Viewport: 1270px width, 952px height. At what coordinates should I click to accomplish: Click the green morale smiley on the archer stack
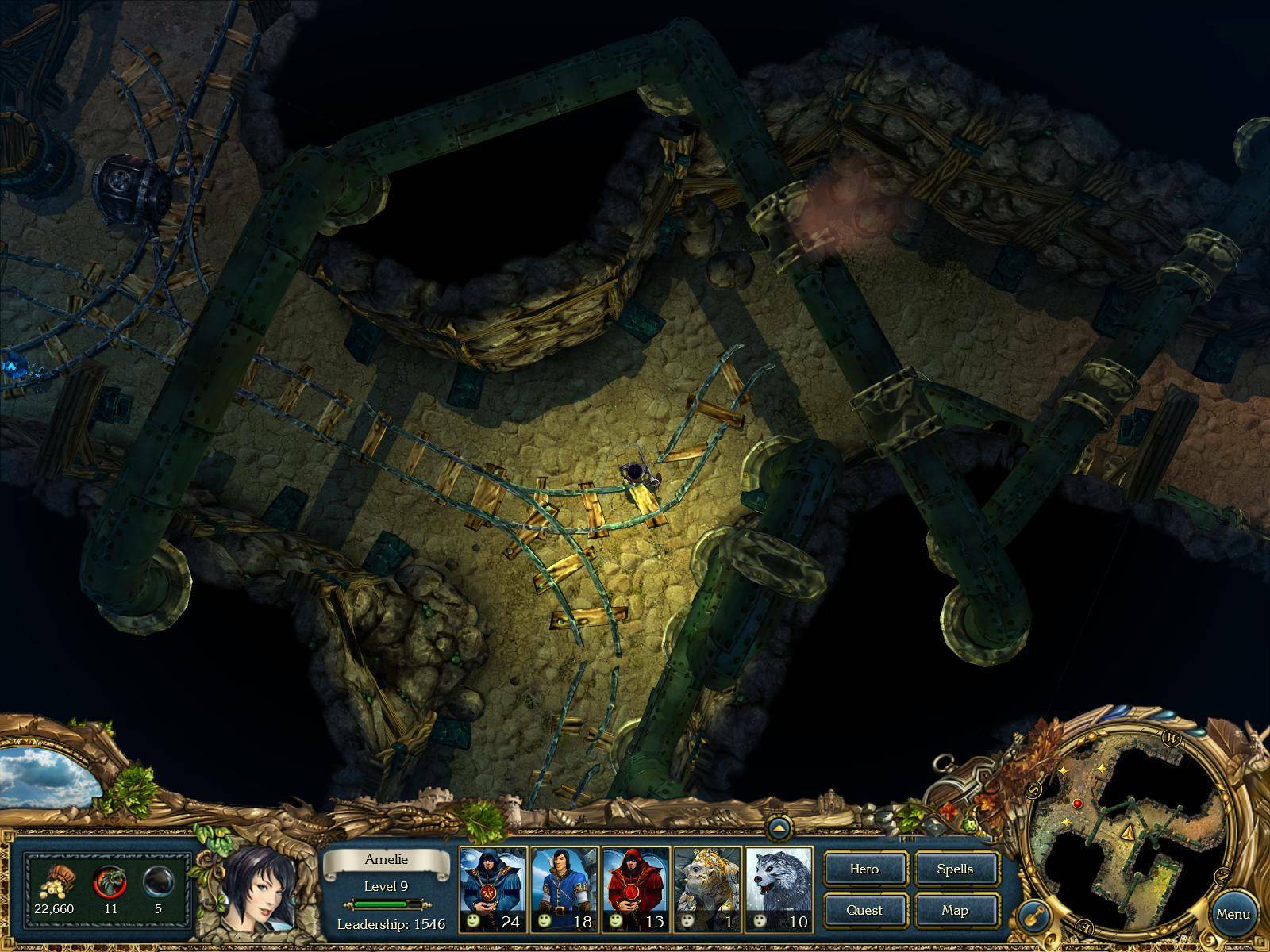[x=545, y=921]
